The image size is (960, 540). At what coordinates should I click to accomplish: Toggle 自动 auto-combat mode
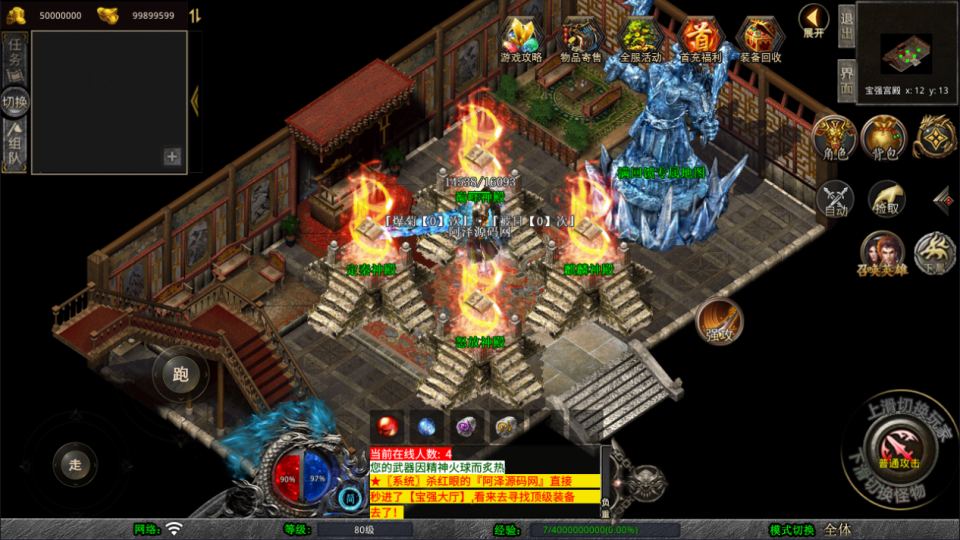click(835, 199)
